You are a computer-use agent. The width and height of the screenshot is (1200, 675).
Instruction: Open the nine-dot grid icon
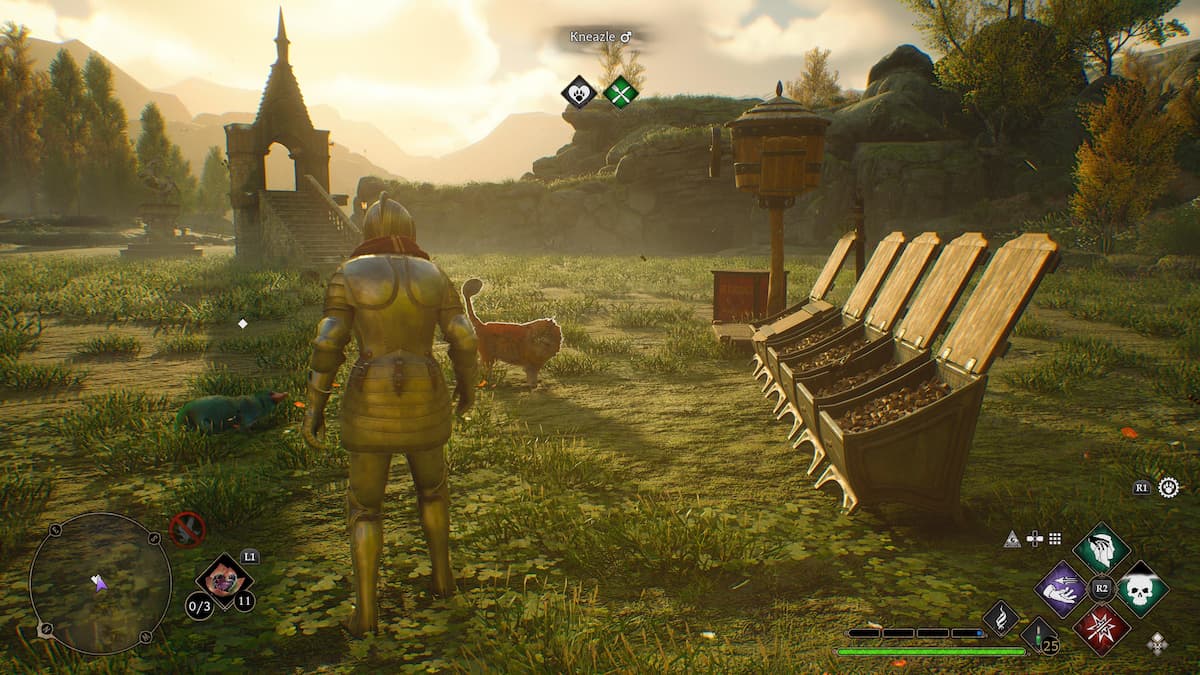[1054, 538]
